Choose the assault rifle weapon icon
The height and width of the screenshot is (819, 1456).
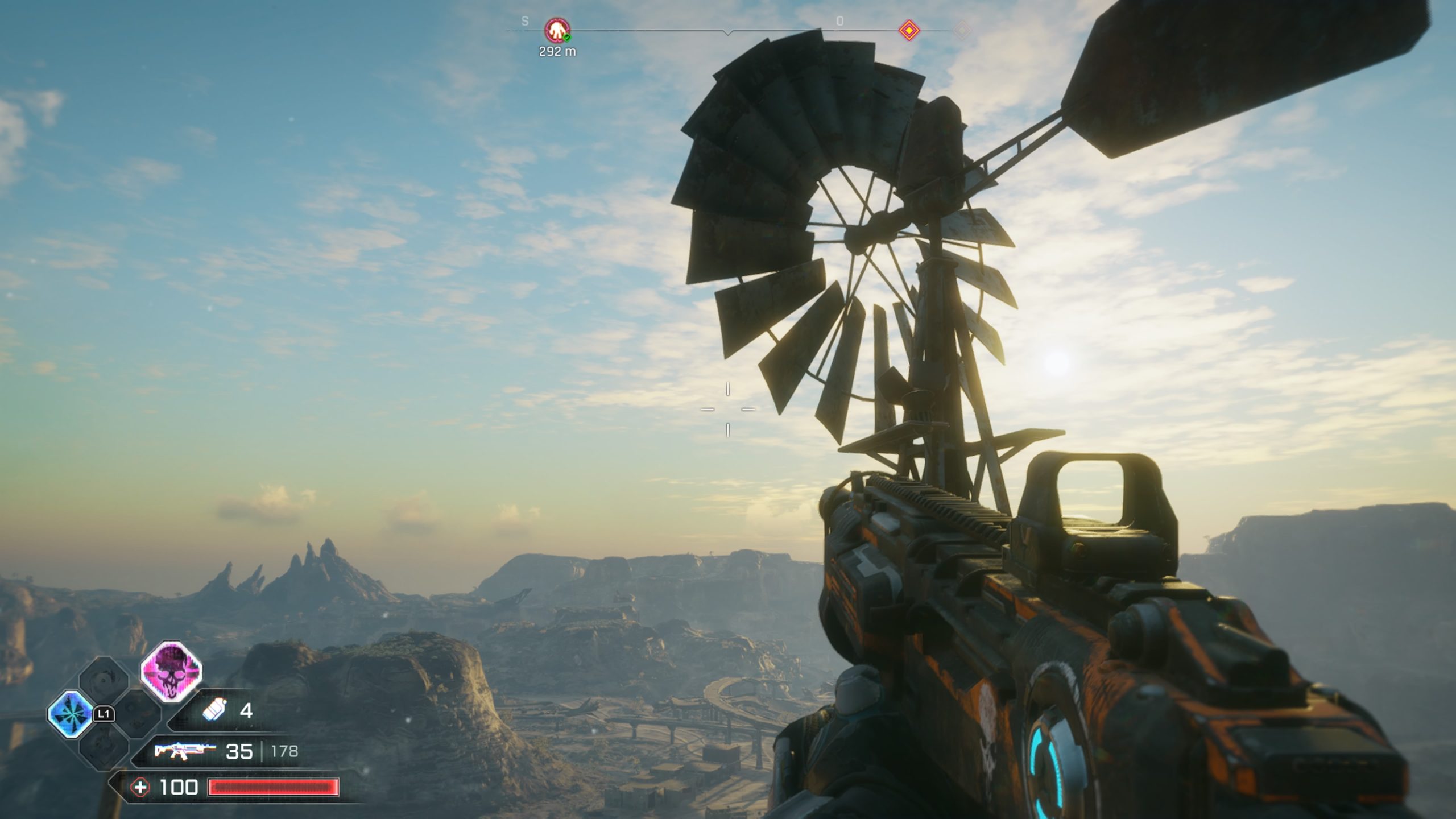[184, 751]
